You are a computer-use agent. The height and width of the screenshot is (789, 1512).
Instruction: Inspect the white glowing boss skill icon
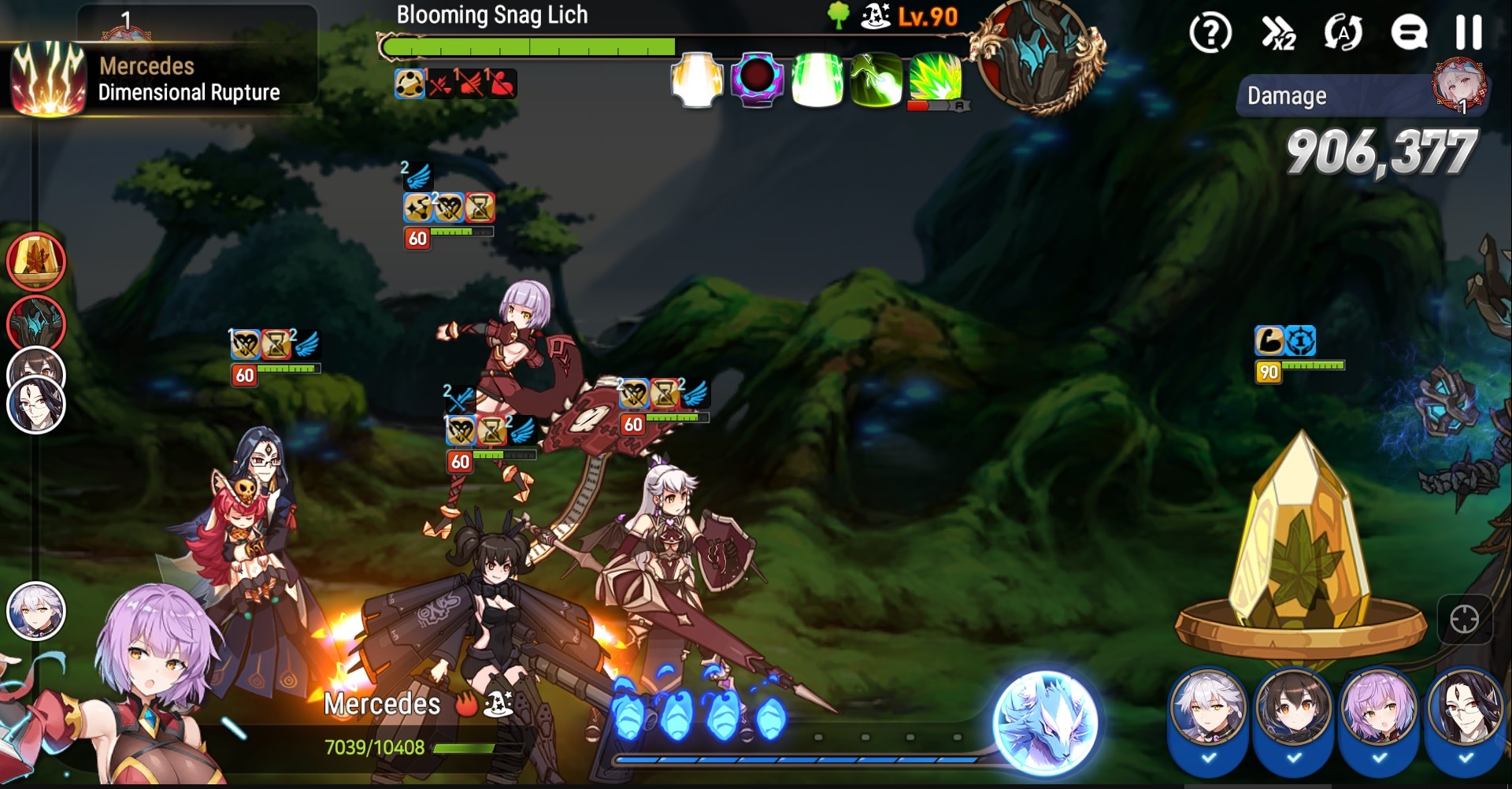697,79
